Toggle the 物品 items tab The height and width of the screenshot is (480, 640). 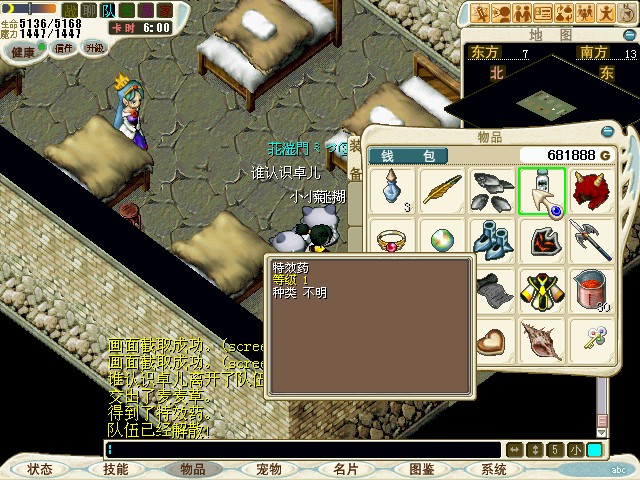192,468
